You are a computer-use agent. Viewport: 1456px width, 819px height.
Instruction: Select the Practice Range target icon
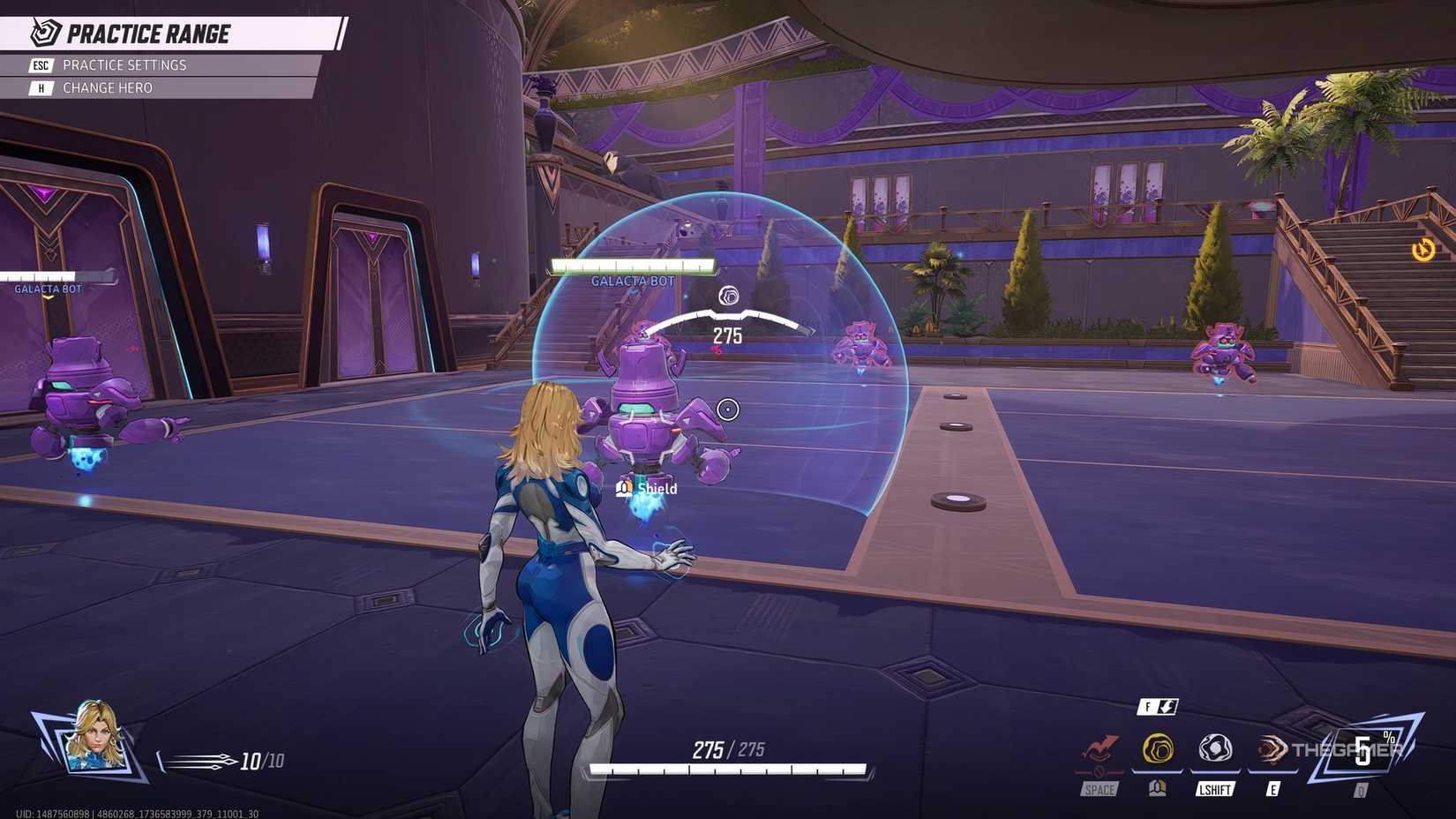click(42, 34)
